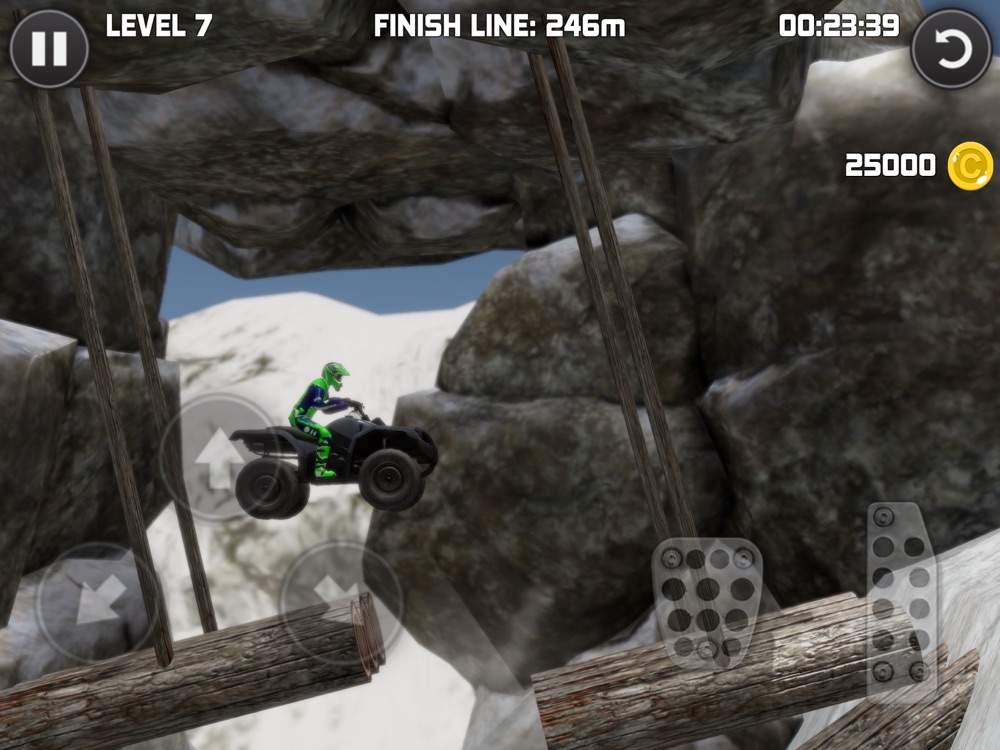Image resolution: width=1000 pixels, height=750 pixels.
Task: Restart the level using the circular arrow
Action: point(951,48)
